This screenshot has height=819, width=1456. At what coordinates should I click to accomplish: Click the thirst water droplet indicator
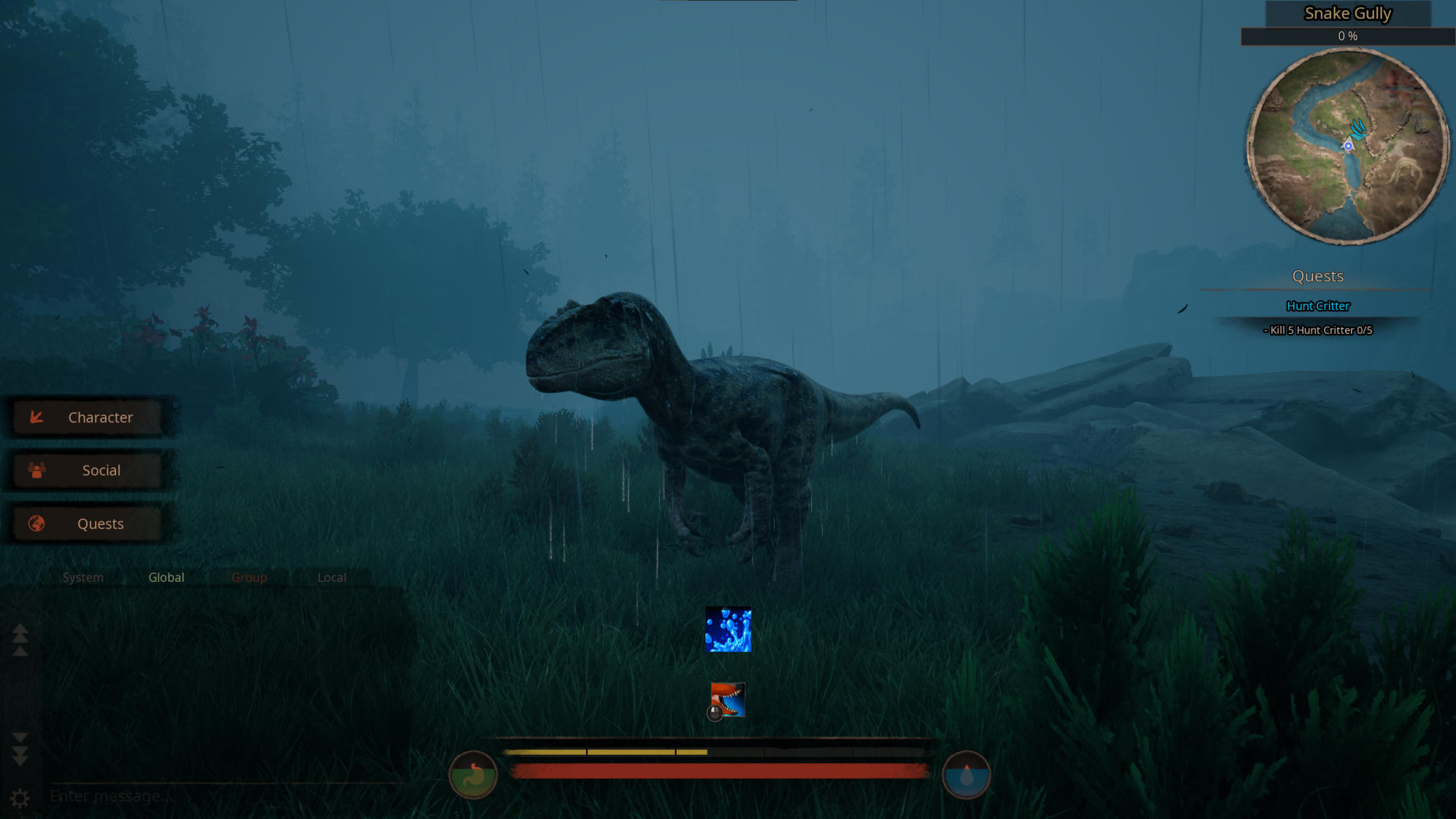pyautogui.click(x=967, y=774)
